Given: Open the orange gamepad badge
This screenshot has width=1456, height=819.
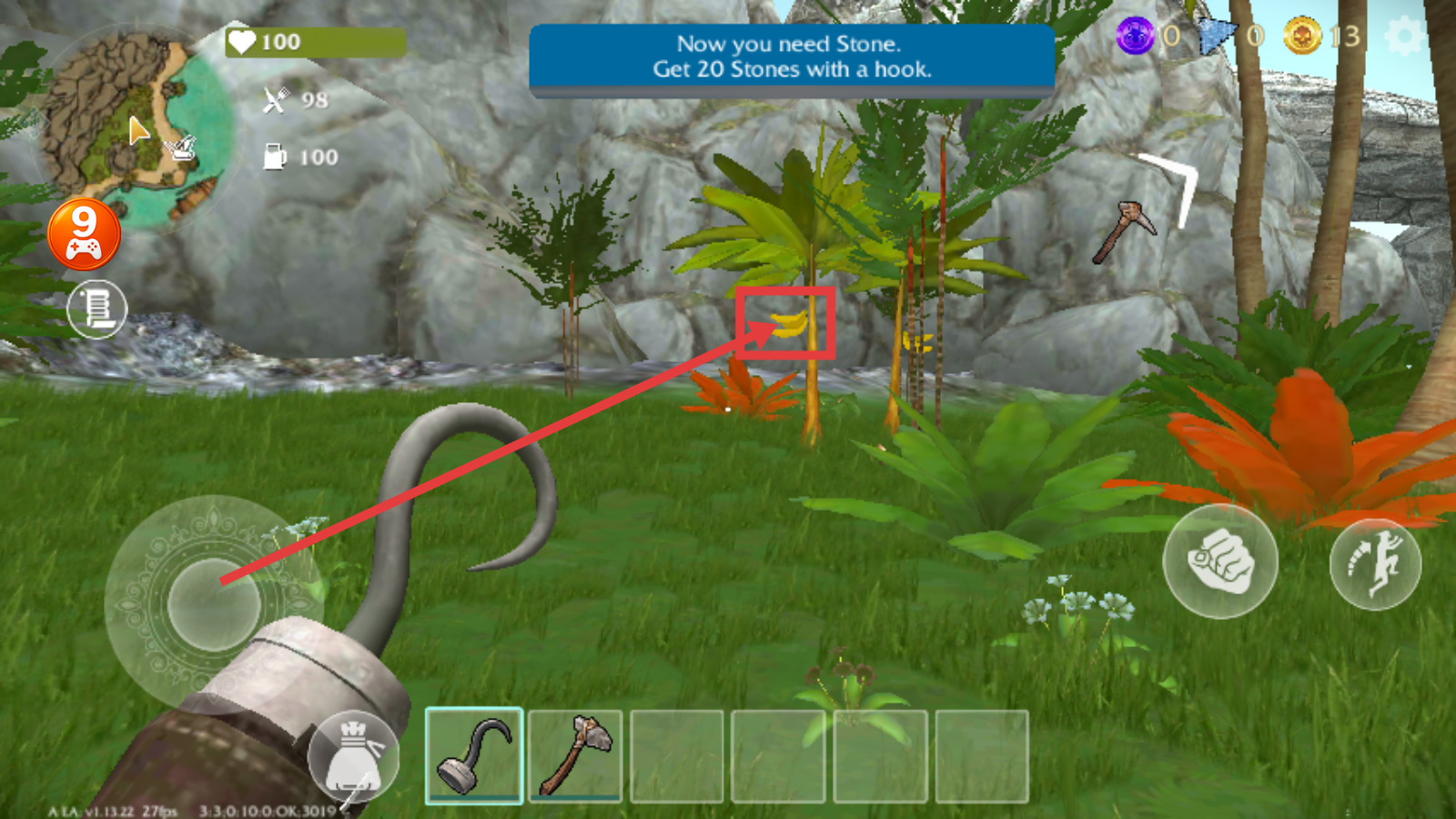Looking at the screenshot, I should click(x=84, y=235).
